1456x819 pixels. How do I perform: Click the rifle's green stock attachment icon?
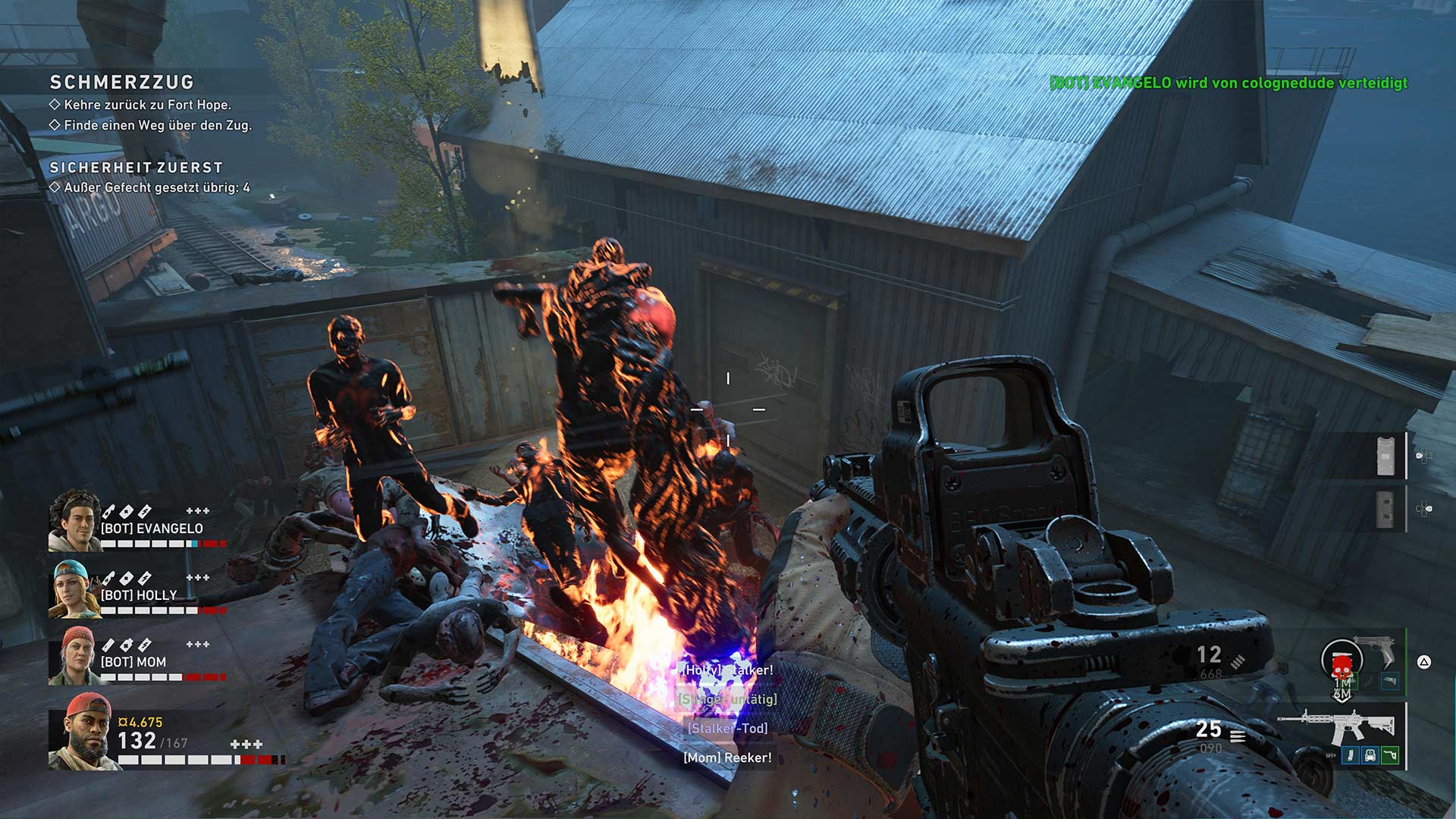[x=1389, y=755]
